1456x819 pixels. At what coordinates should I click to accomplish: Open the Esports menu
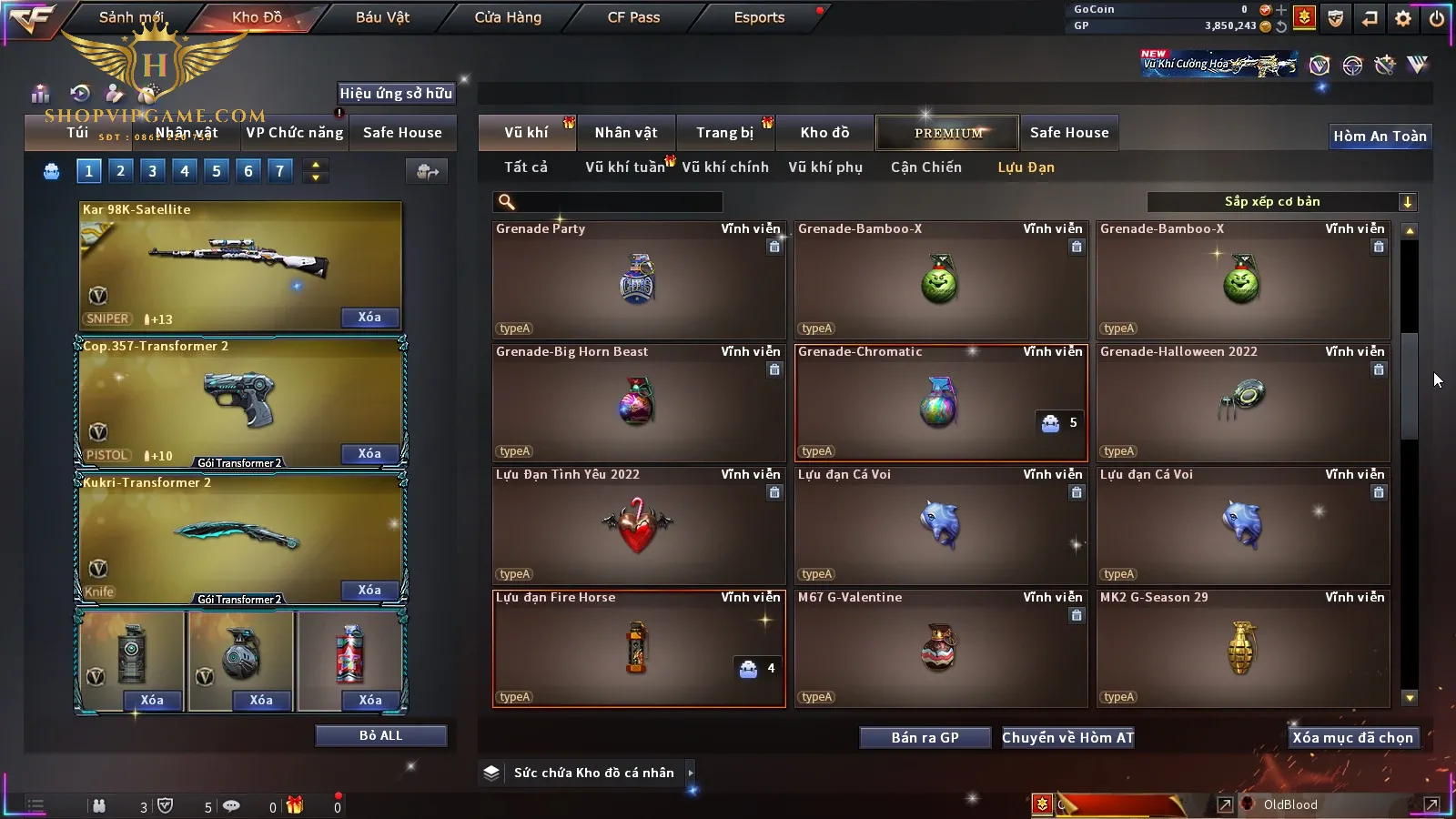pos(759,17)
